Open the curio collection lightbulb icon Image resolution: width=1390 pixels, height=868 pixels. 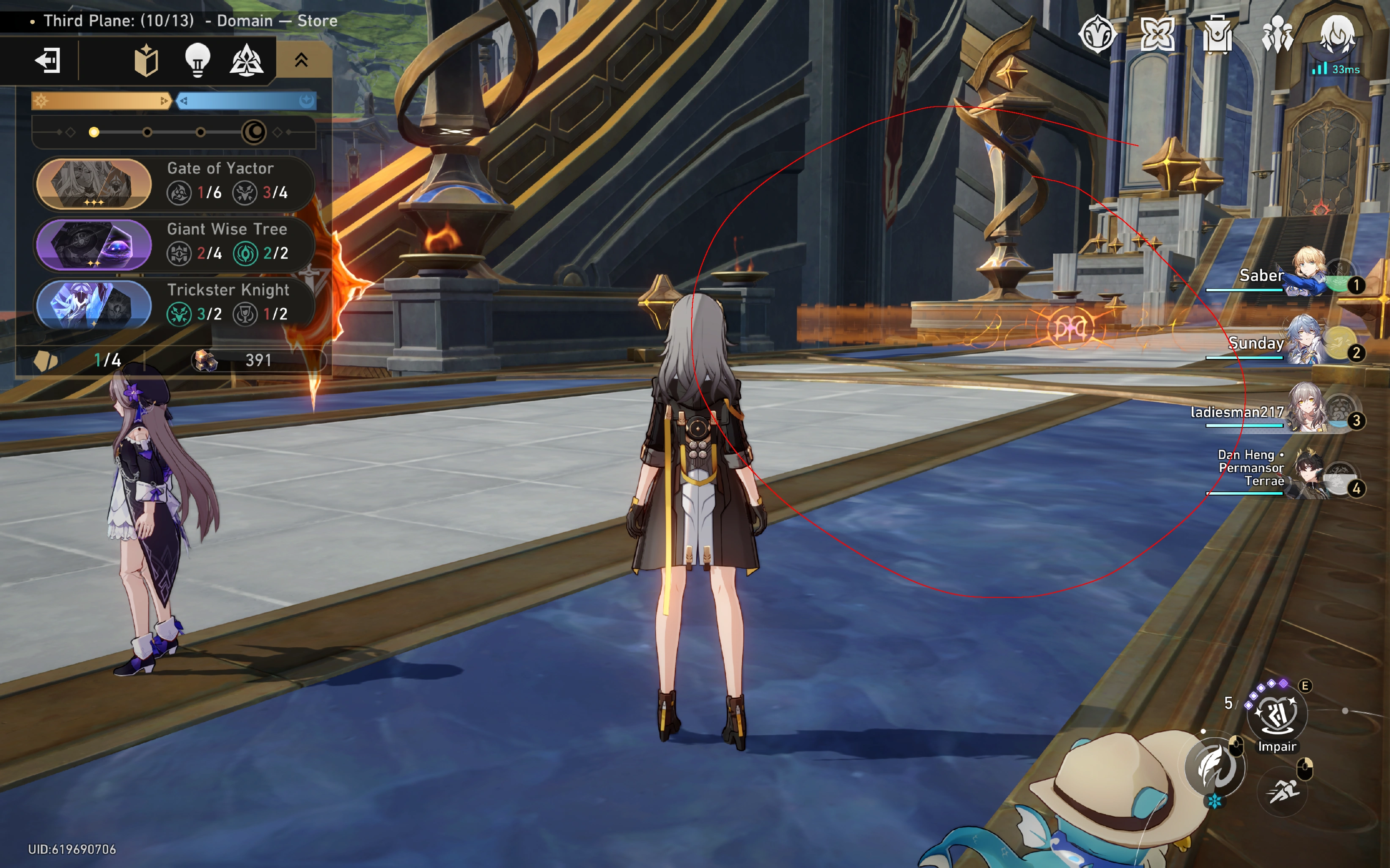[x=196, y=59]
